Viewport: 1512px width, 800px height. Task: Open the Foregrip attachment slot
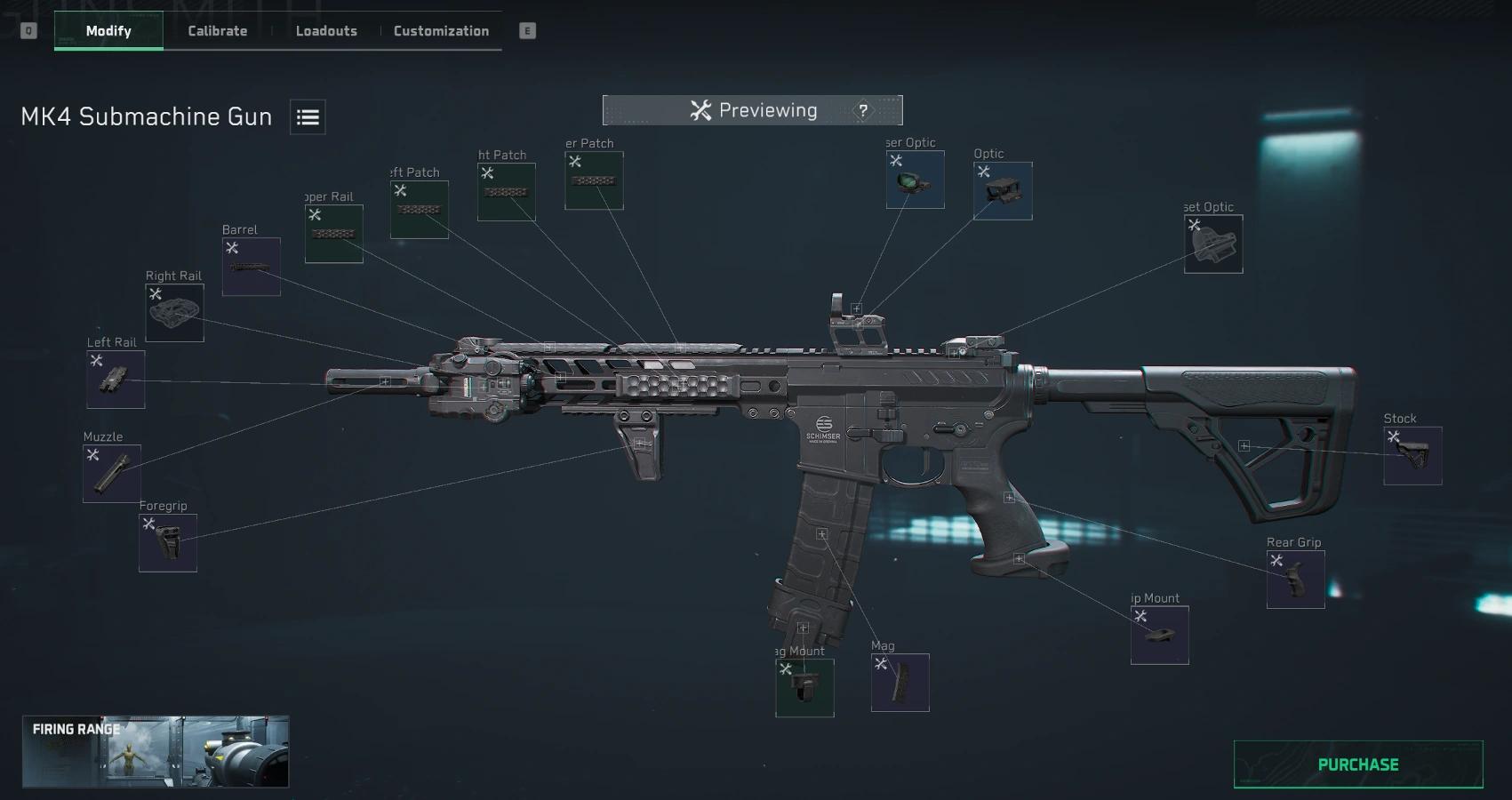pyautogui.click(x=167, y=542)
